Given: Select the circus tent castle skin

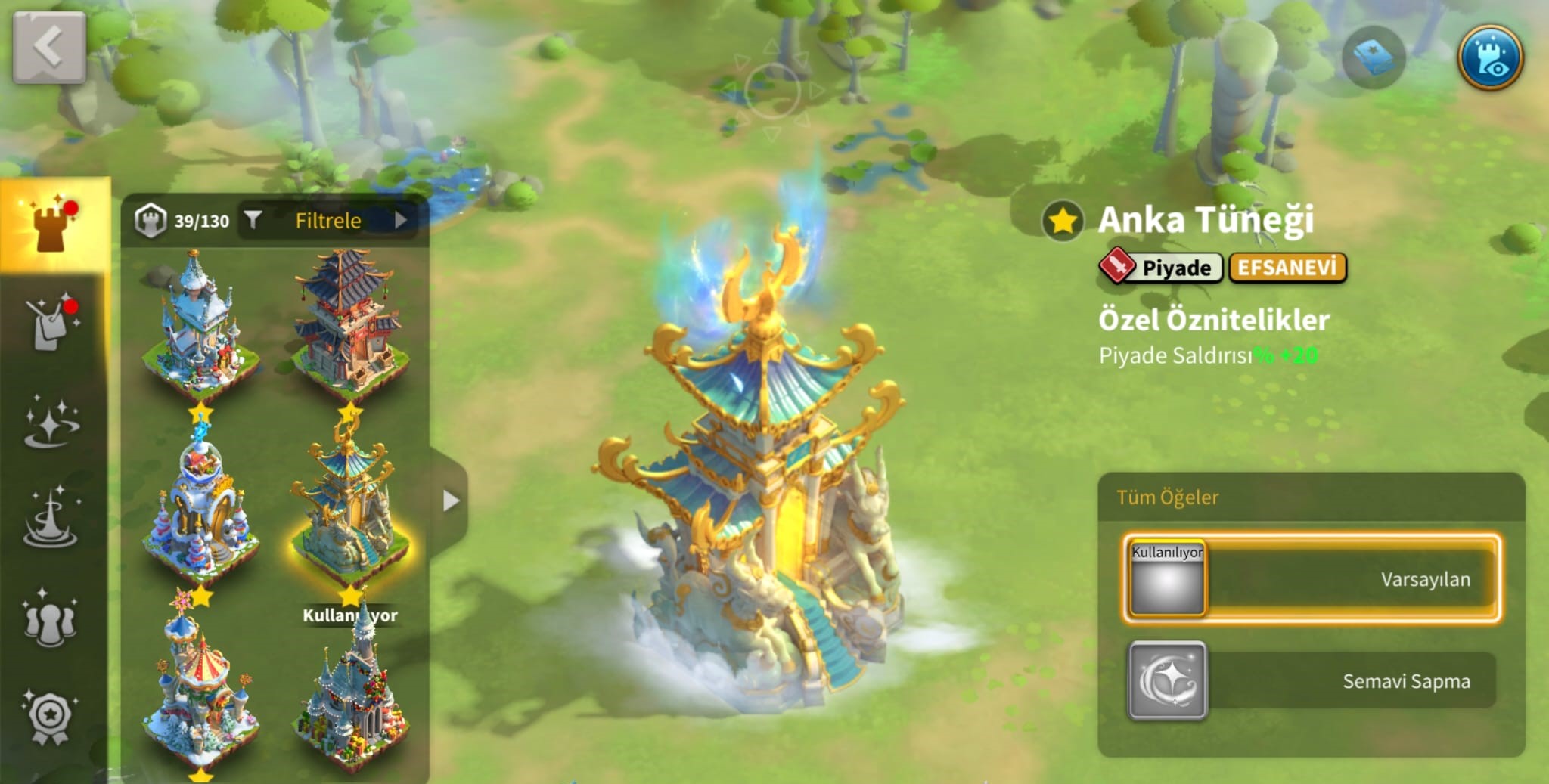Looking at the screenshot, I should click(200, 688).
